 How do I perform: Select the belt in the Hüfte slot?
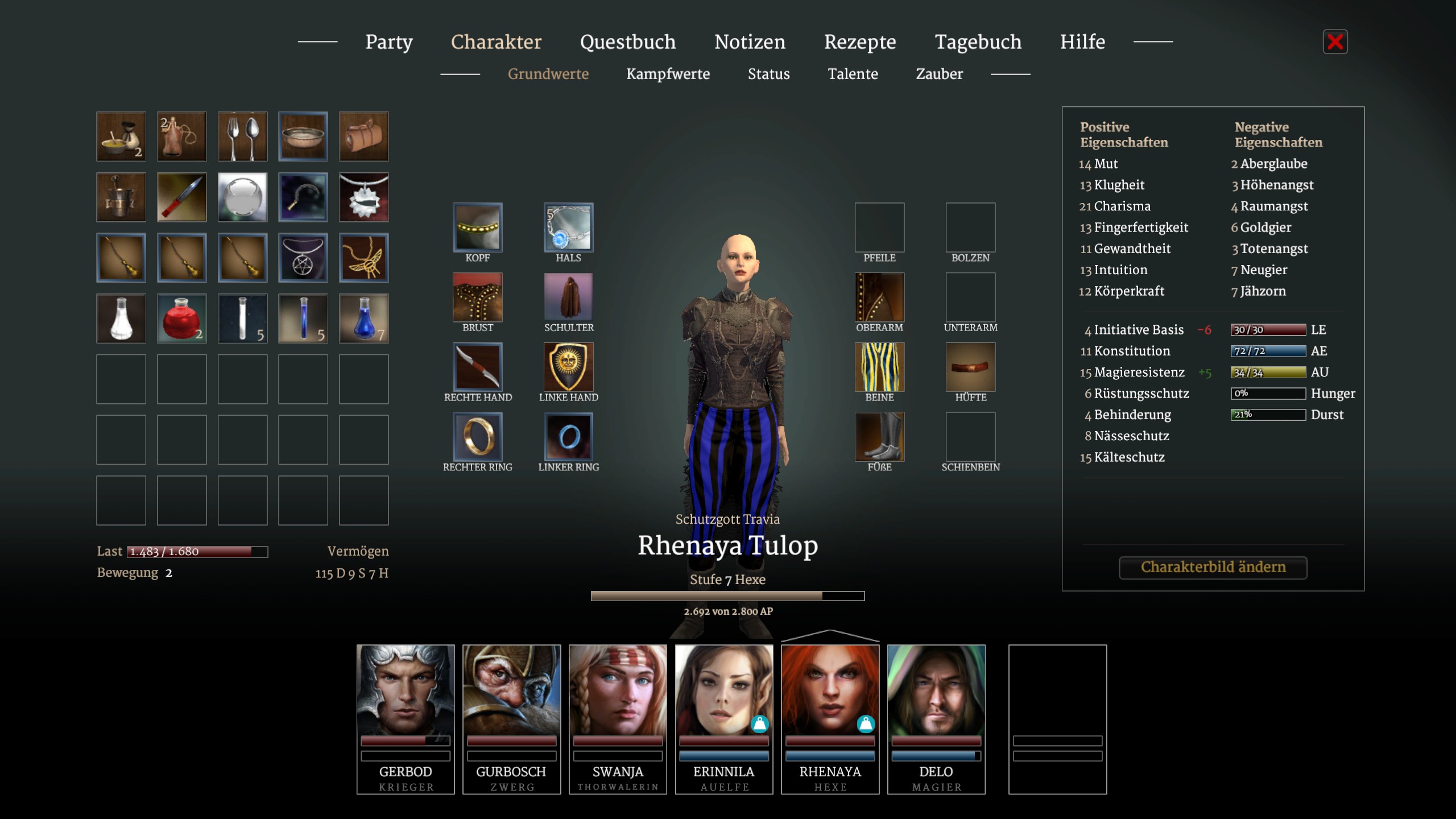[970, 367]
